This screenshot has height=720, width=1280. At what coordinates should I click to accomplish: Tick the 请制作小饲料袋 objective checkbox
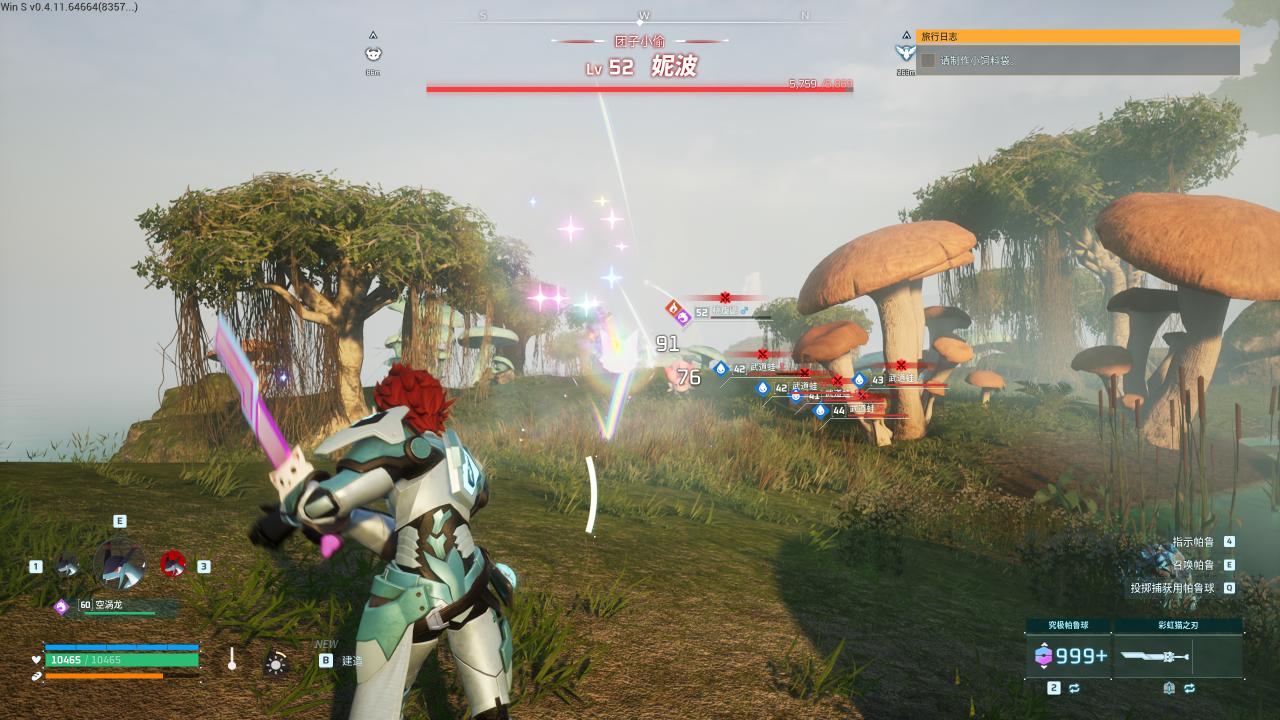coord(928,60)
